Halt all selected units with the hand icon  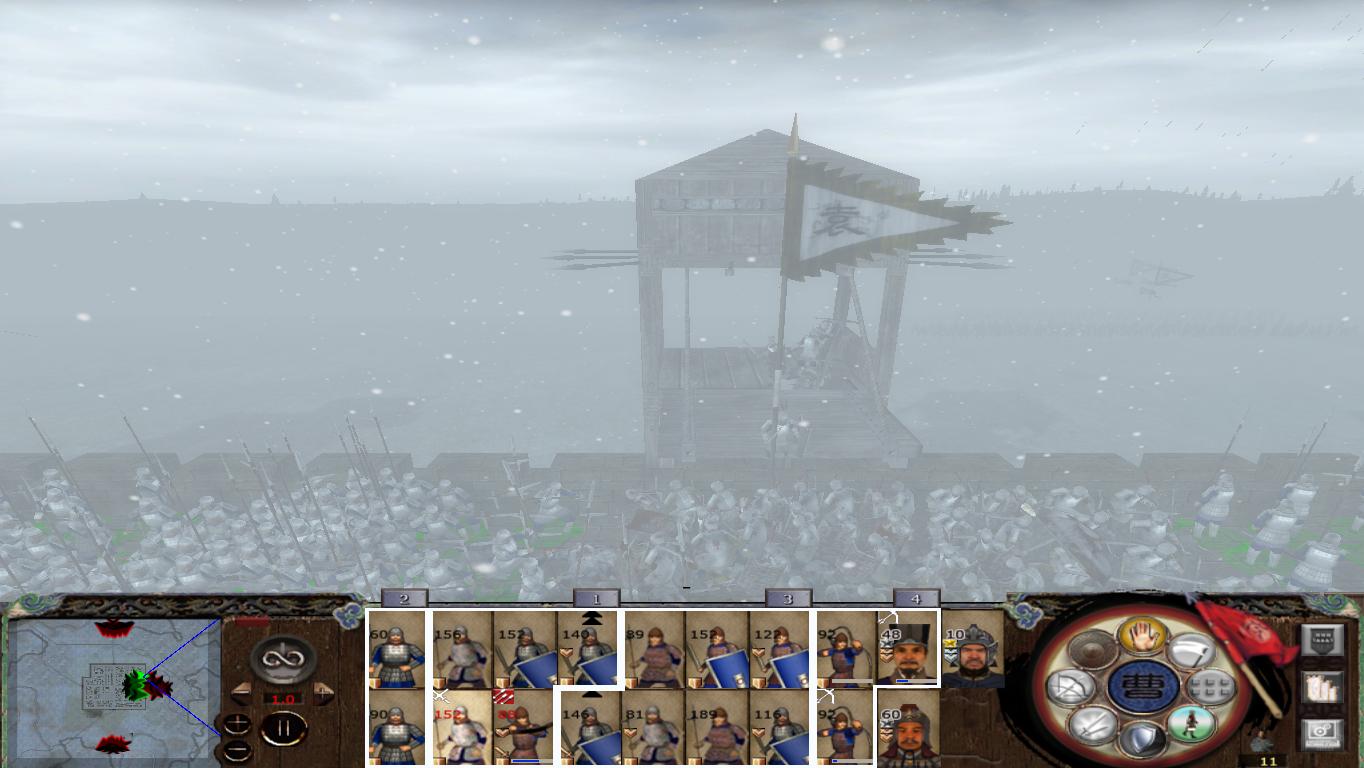click(x=1141, y=636)
